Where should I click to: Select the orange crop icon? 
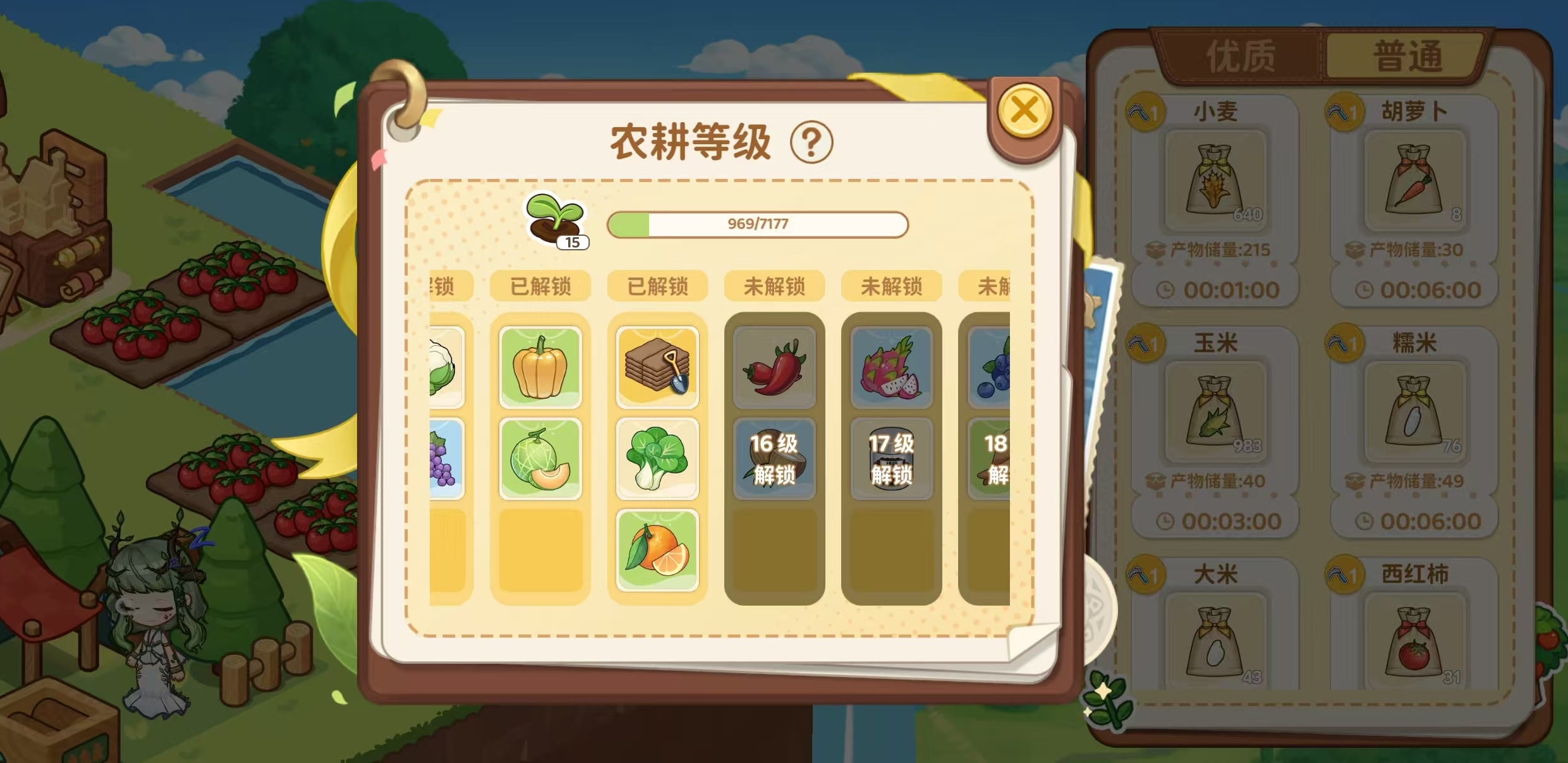pos(657,550)
